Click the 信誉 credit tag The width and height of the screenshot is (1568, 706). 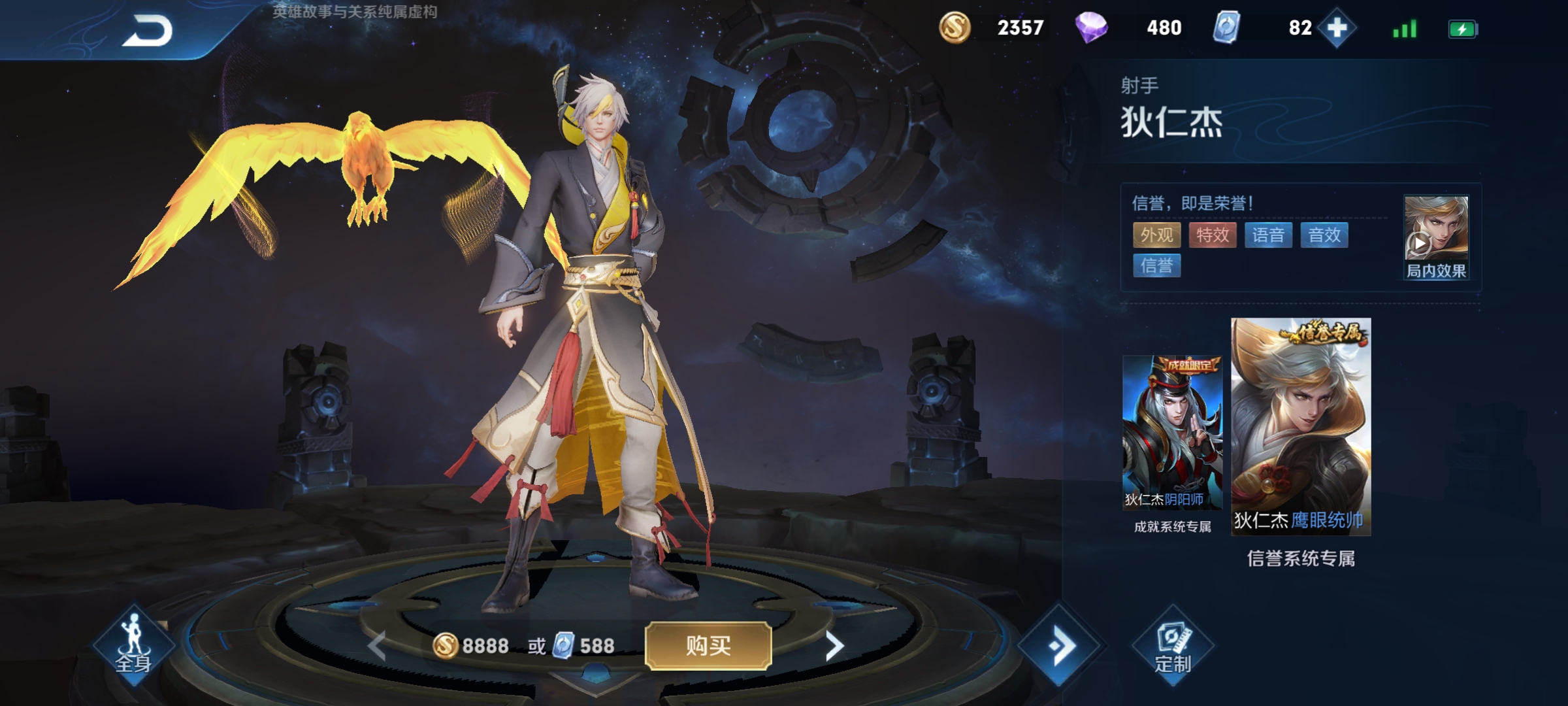[x=1157, y=265]
